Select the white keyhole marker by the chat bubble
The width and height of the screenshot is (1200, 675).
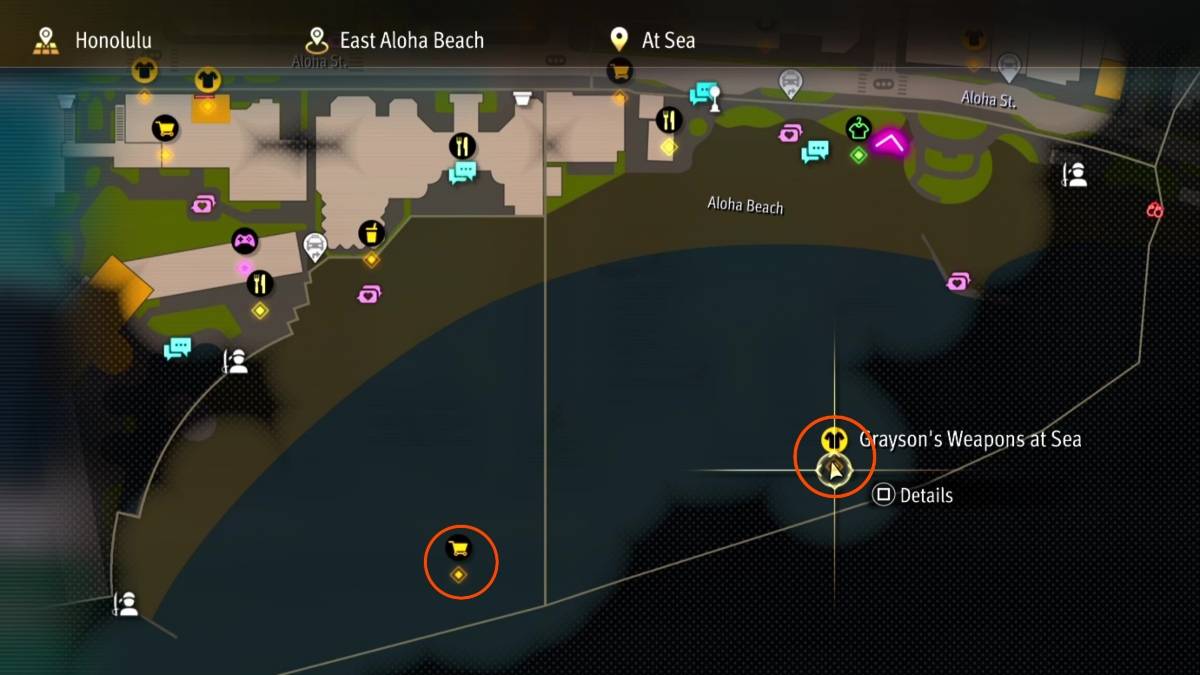coord(714,95)
